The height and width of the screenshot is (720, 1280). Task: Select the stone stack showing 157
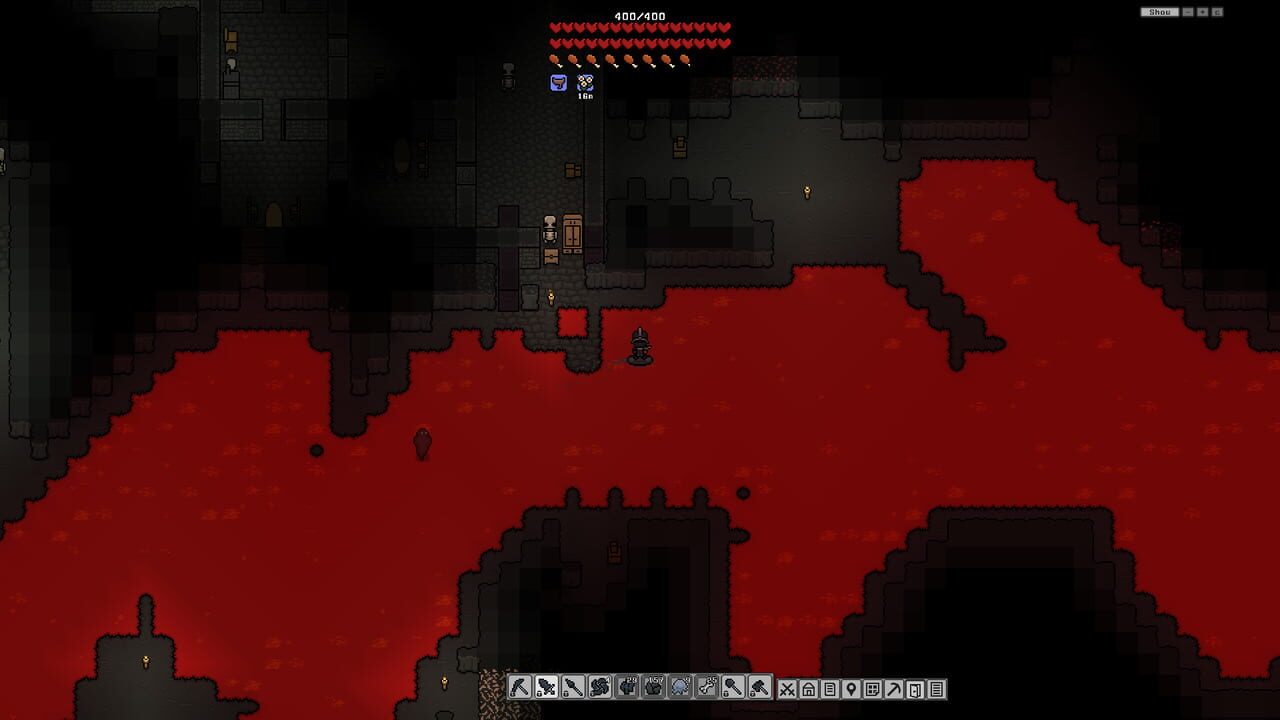(x=653, y=690)
